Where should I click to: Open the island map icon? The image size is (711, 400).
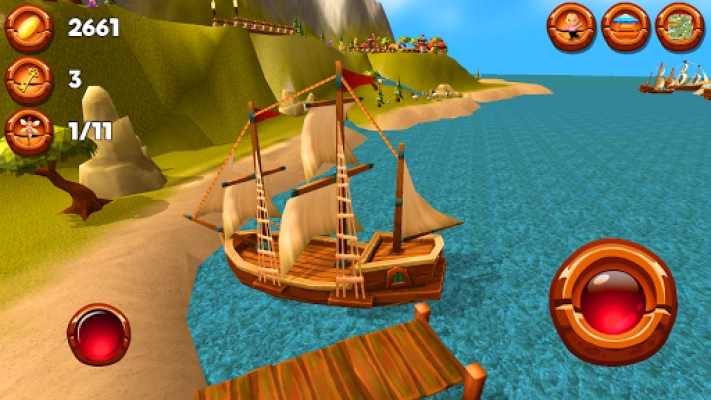coord(680,27)
